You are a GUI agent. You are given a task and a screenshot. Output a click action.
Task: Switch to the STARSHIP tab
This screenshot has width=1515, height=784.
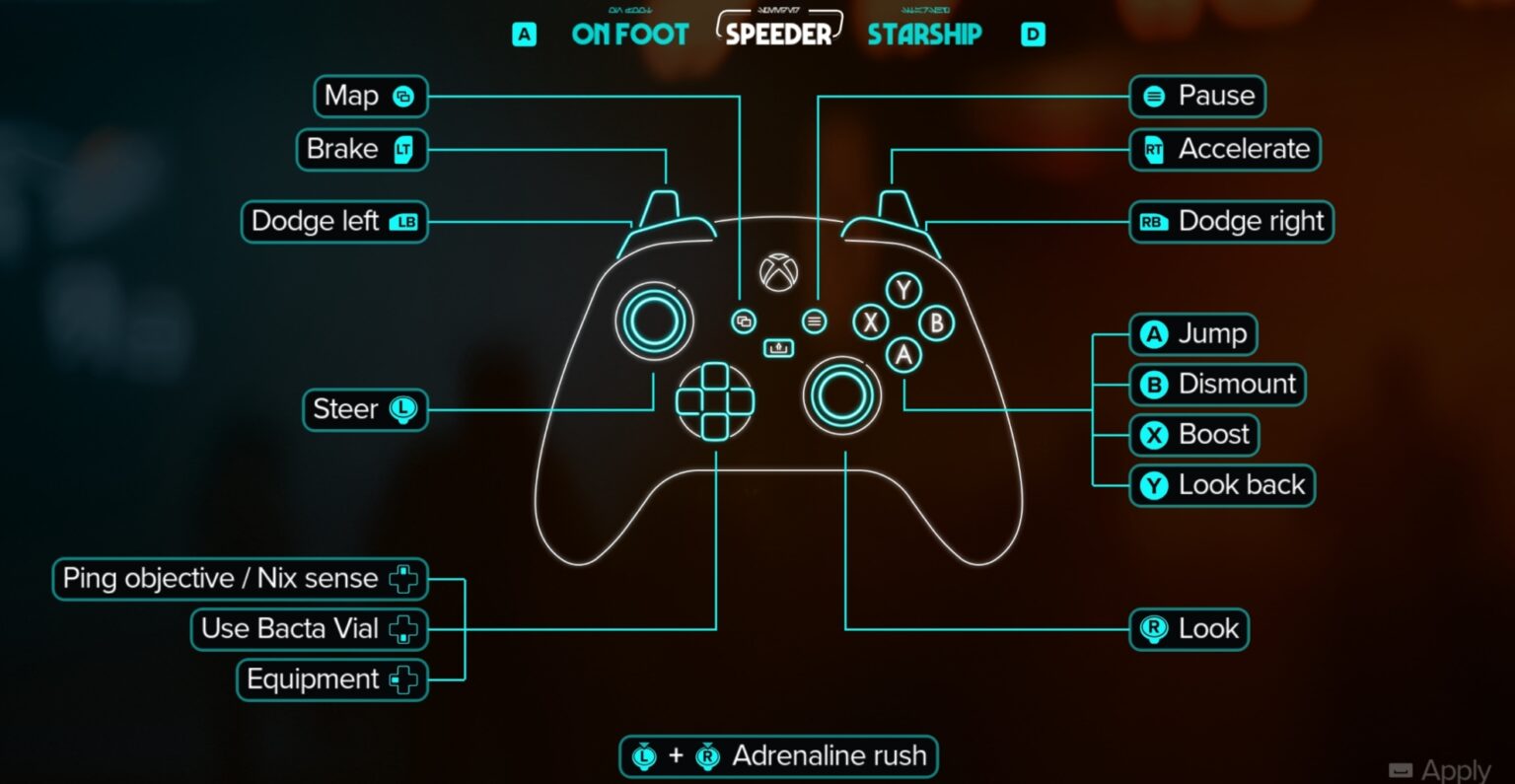(x=924, y=35)
